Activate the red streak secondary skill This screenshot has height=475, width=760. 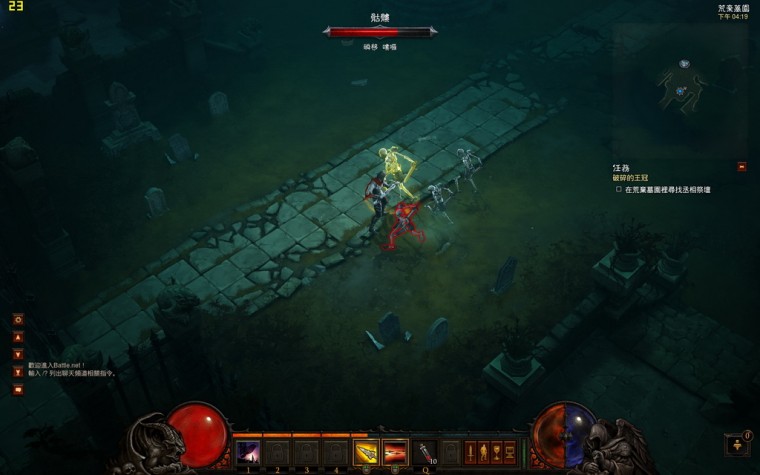tap(395, 453)
